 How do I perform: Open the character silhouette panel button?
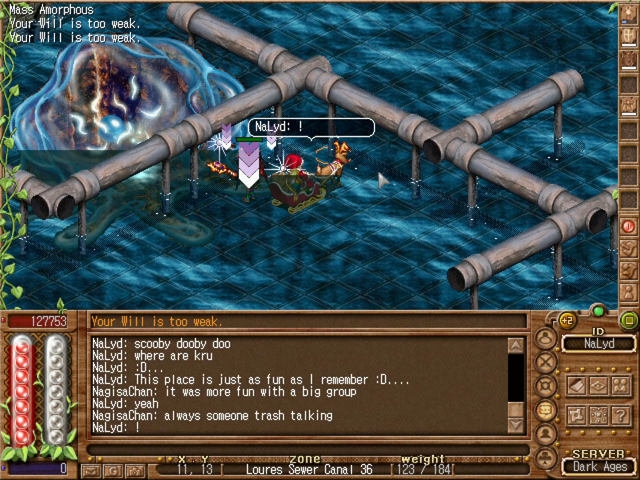[x=546, y=338]
